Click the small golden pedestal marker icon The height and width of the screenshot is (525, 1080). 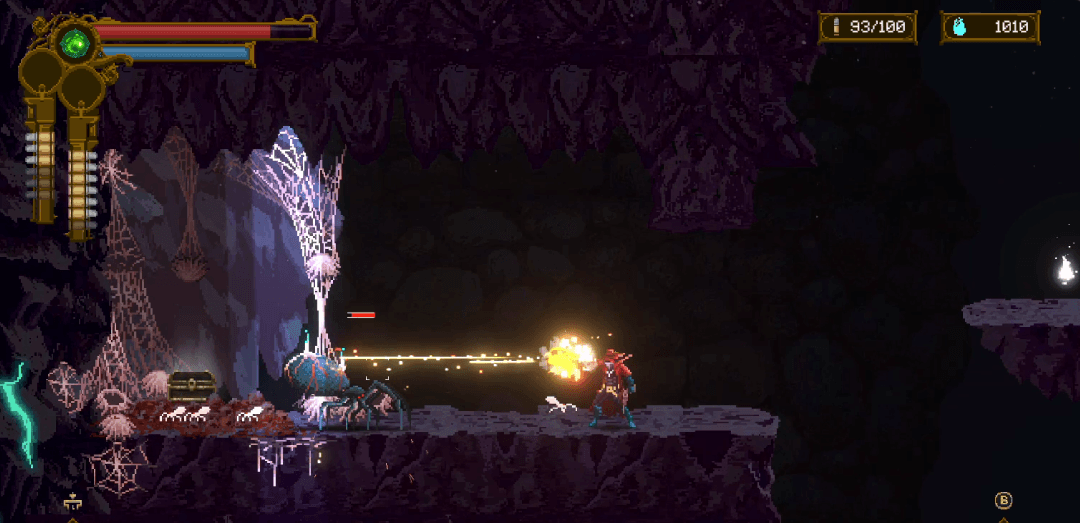[71, 503]
